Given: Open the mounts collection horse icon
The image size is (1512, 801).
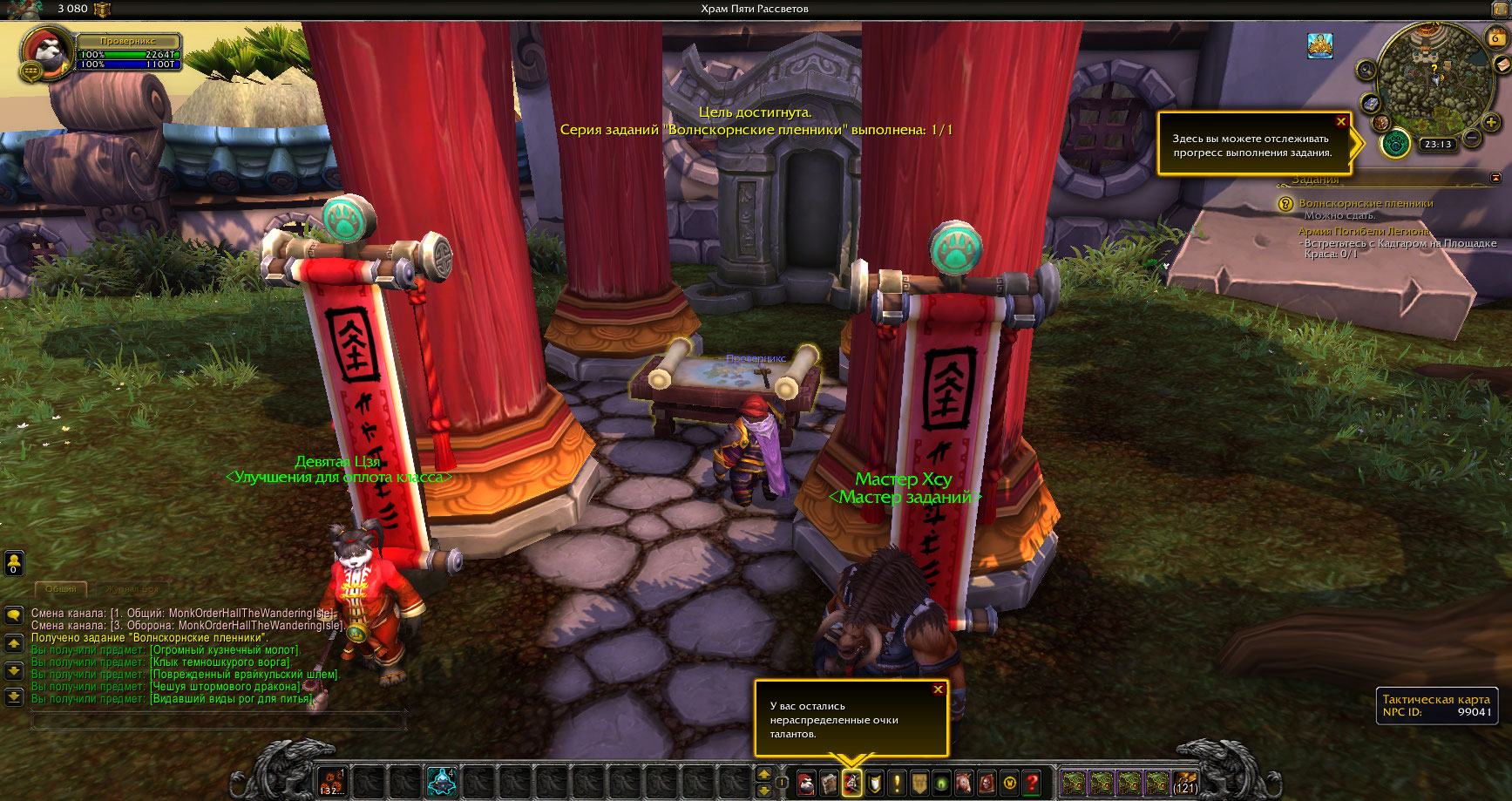Looking at the screenshot, I should (x=964, y=783).
